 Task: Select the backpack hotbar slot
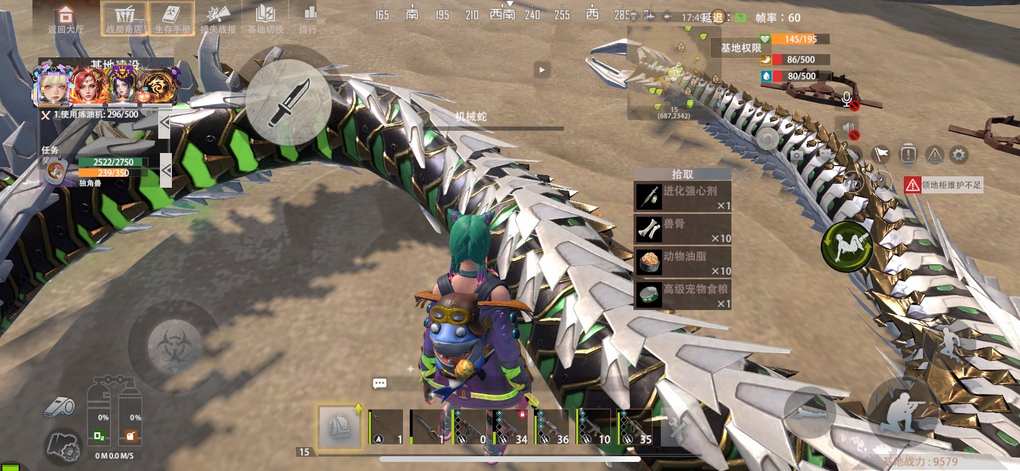point(339,427)
